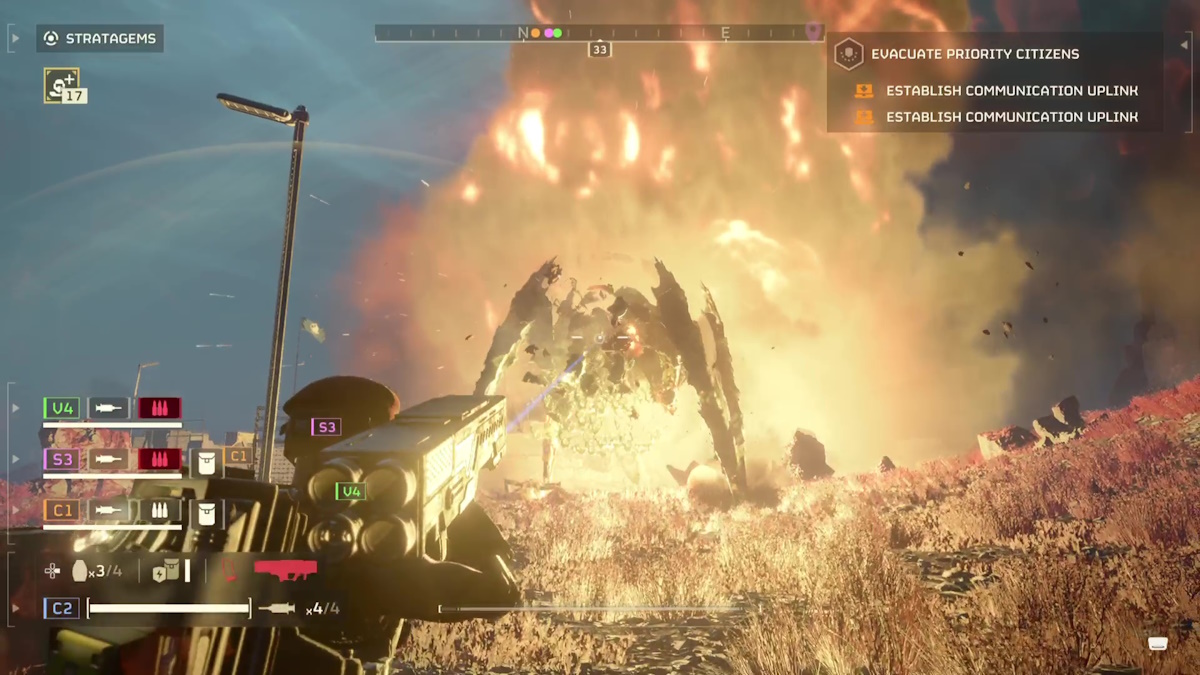The width and height of the screenshot is (1200, 675).
Task: Open the Stratagems menu header
Action: [x=100, y=39]
